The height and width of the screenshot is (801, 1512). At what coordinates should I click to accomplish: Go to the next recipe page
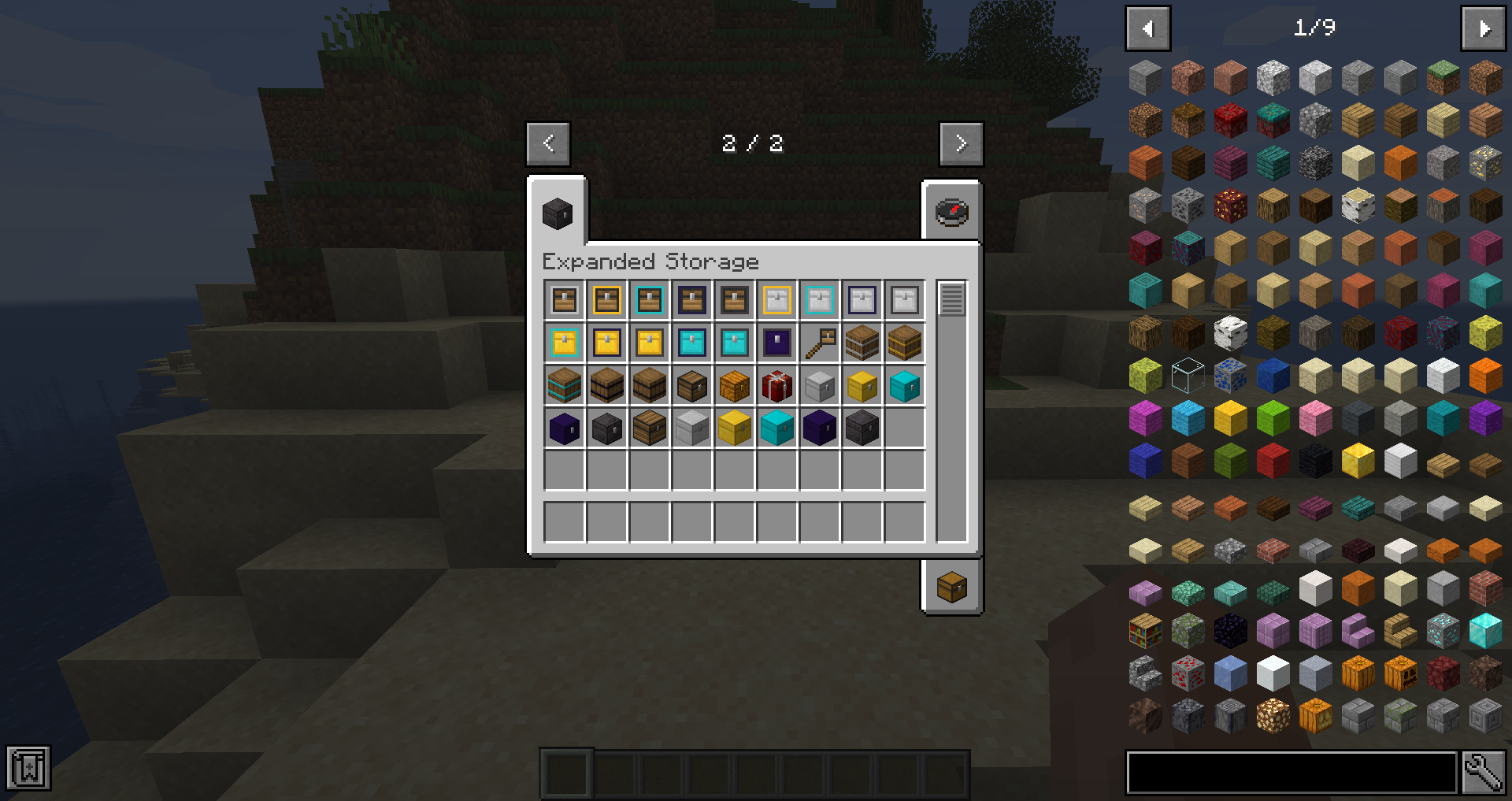(x=961, y=143)
